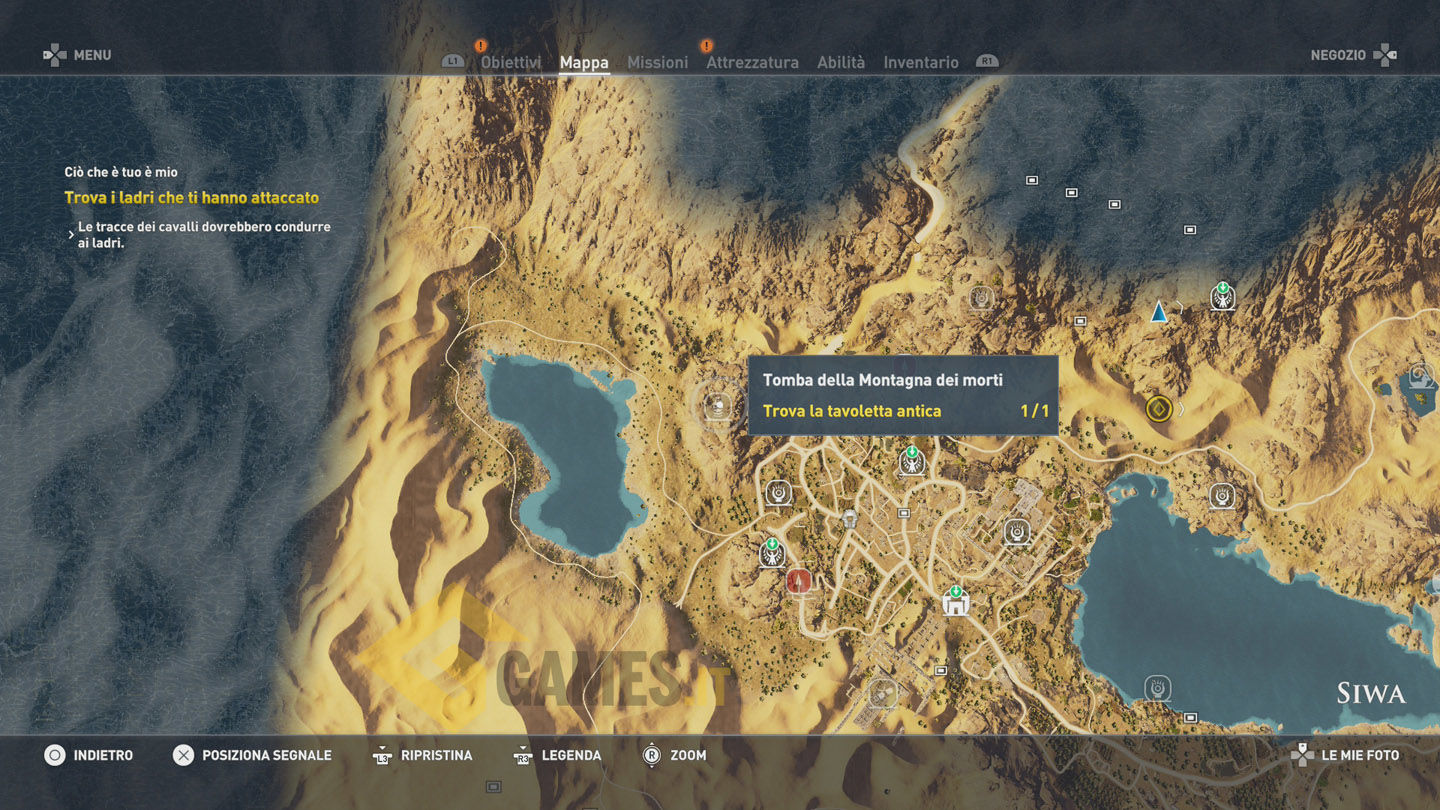Open the Missioni tab
This screenshot has width=1440, height=810.
click(x=657, y=62)
